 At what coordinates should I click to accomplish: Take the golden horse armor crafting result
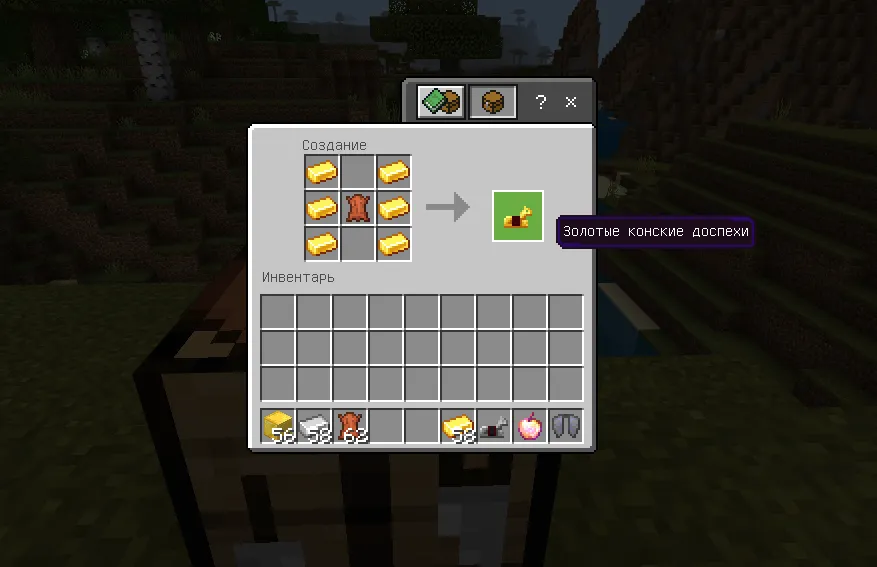(x=517, y=216)
